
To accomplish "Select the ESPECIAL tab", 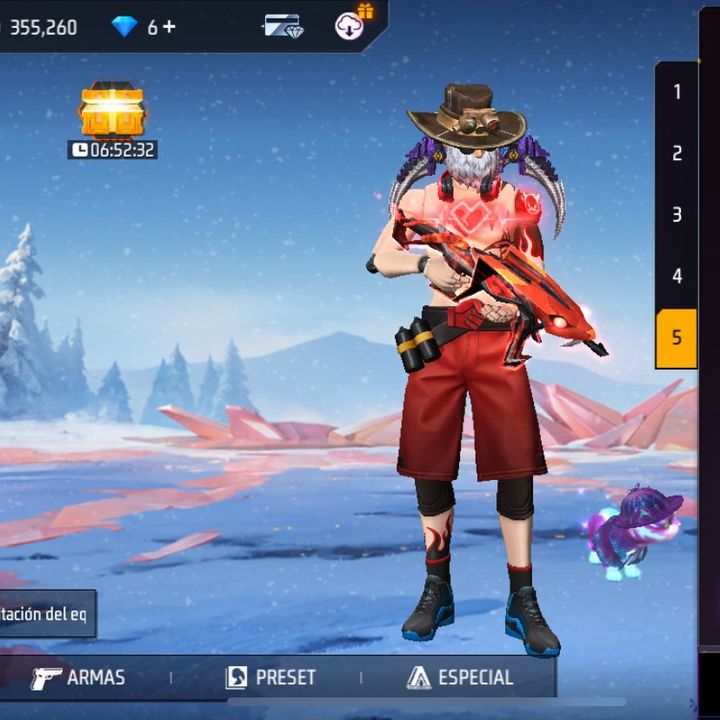I will click(x=460, y=678).
